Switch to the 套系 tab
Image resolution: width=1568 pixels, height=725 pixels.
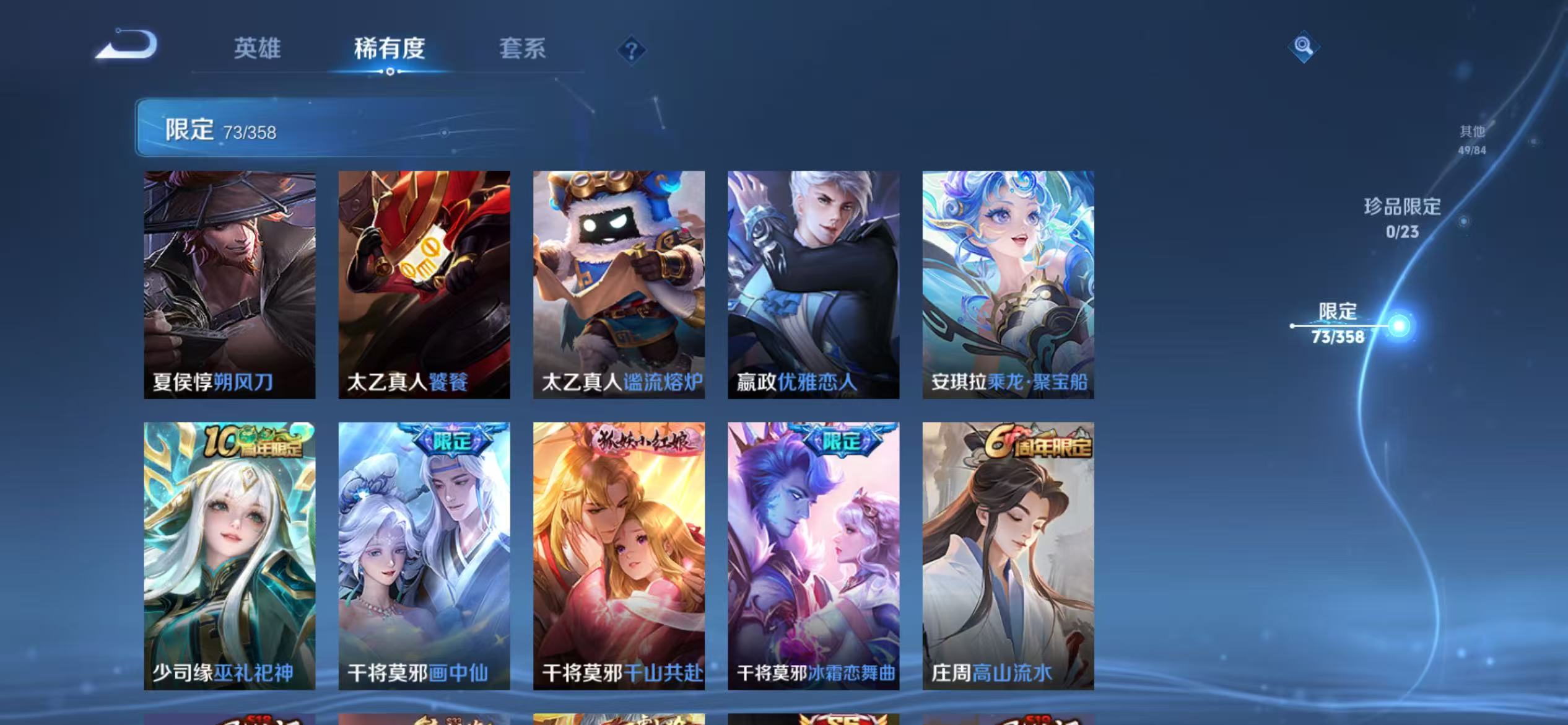click(x=523, y=50)
